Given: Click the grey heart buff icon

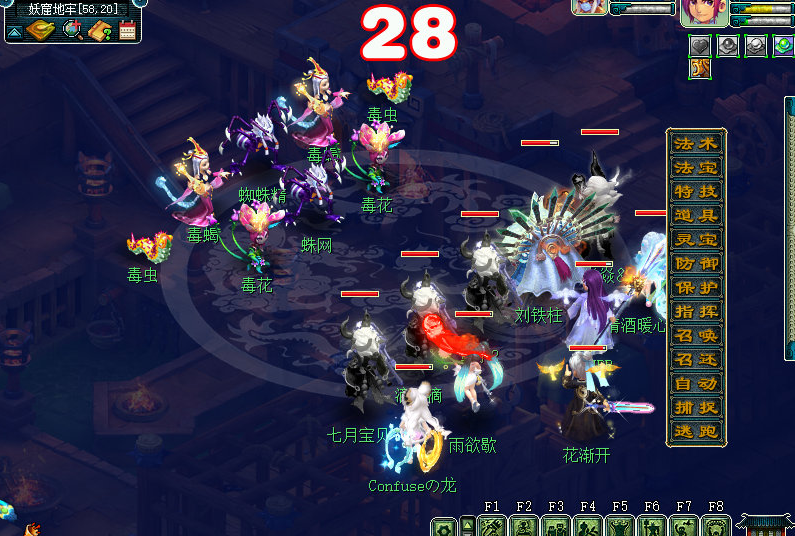Looking at the screenshot, I should (x=701, y=45).
